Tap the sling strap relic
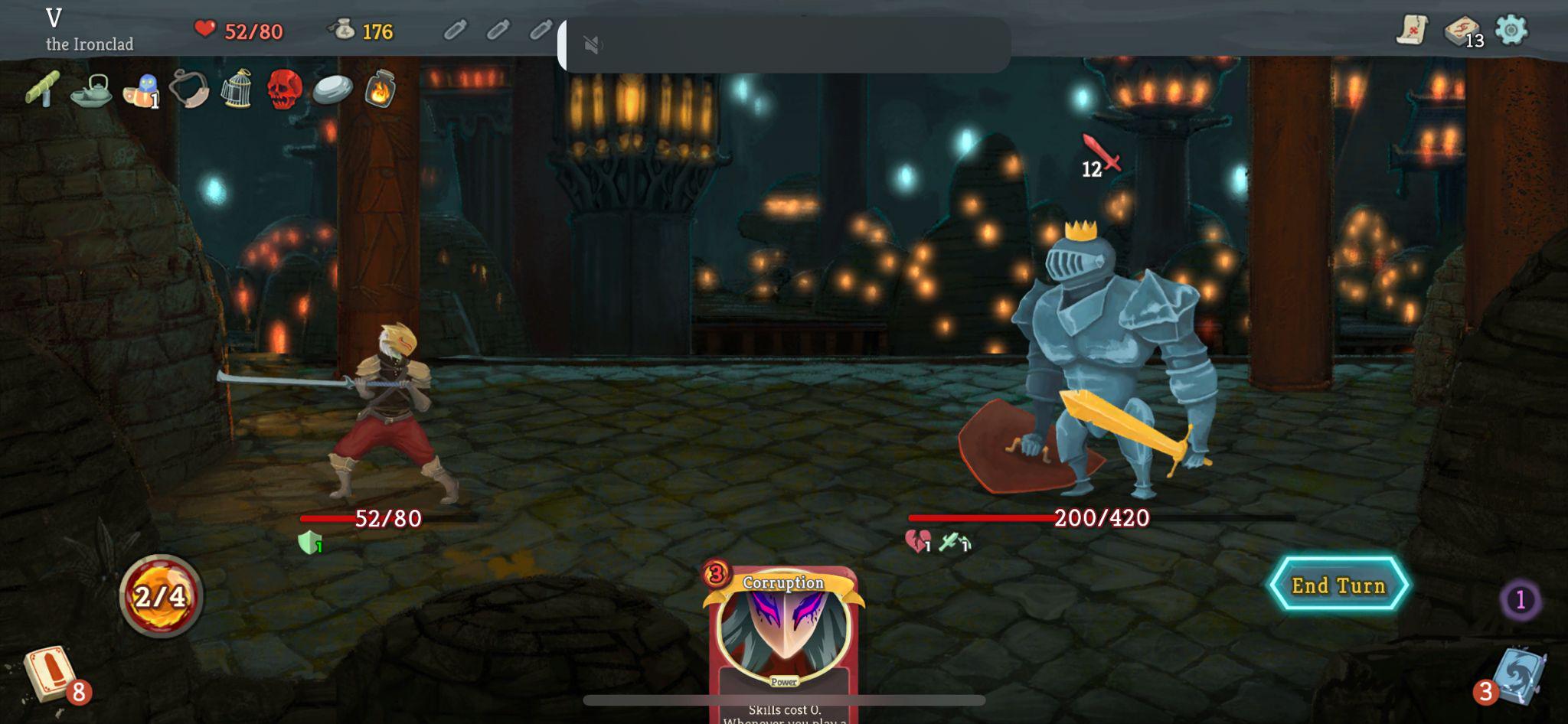Screen dimensions: 1568x724 [190, 90]
